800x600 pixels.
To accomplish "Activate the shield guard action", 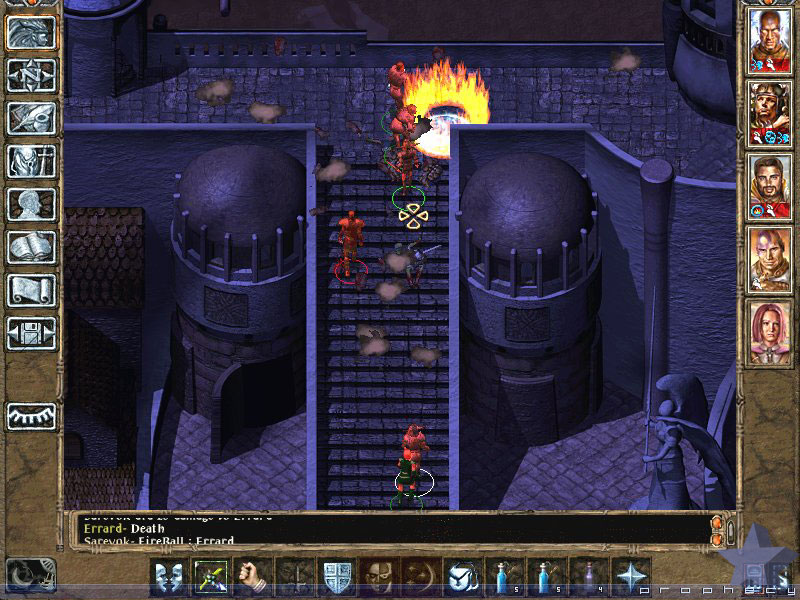I will coord(337,577).
